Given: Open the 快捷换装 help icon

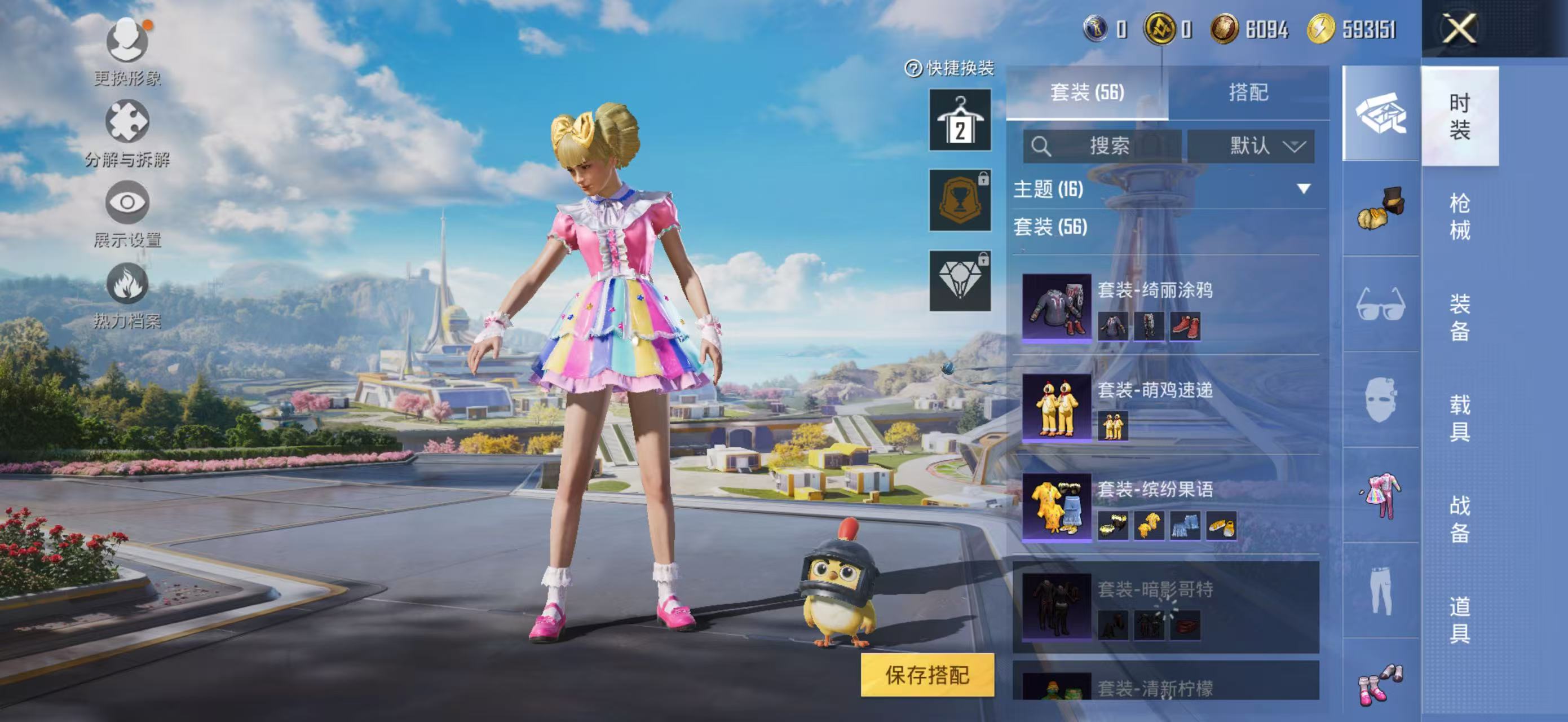Looking at the screenshot, I should click(x=913, y=68).
